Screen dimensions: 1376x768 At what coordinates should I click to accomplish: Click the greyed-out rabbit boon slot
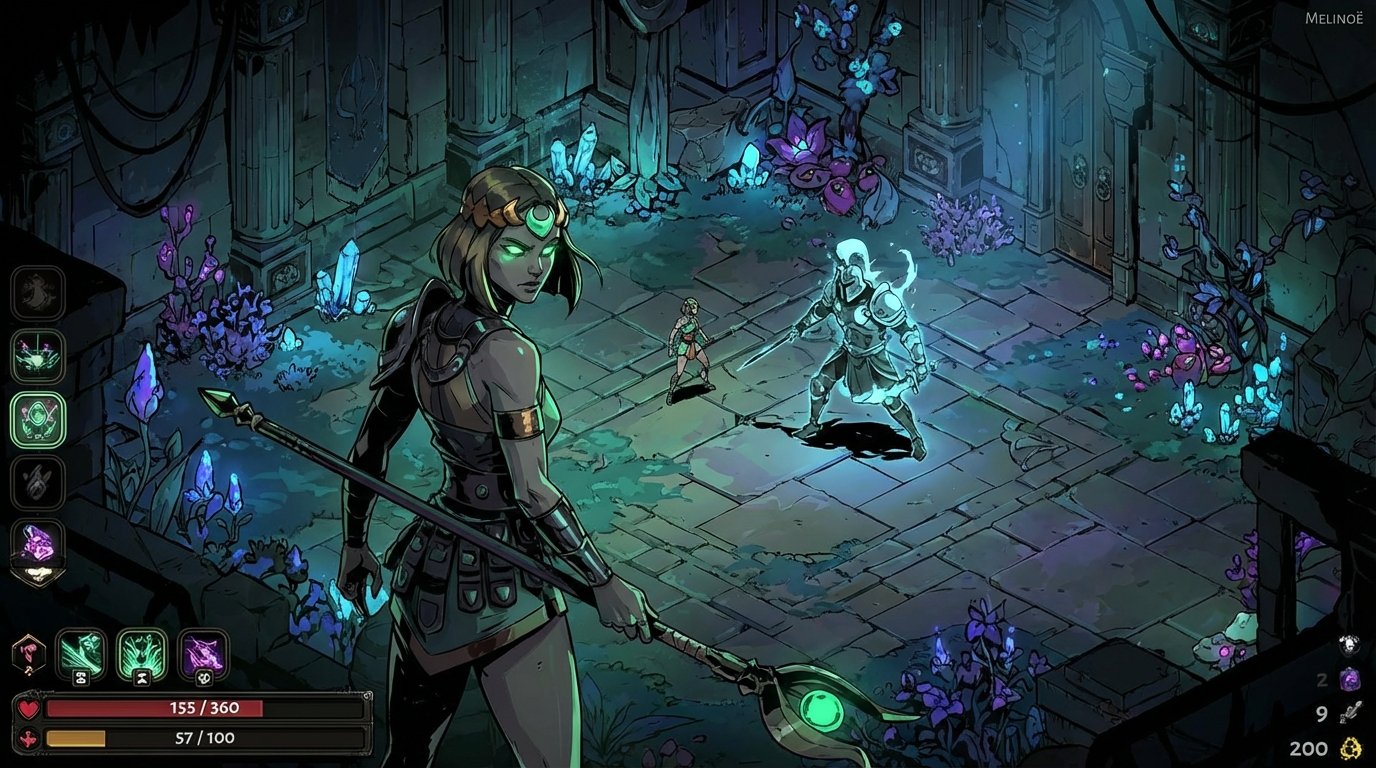[37, 480]
